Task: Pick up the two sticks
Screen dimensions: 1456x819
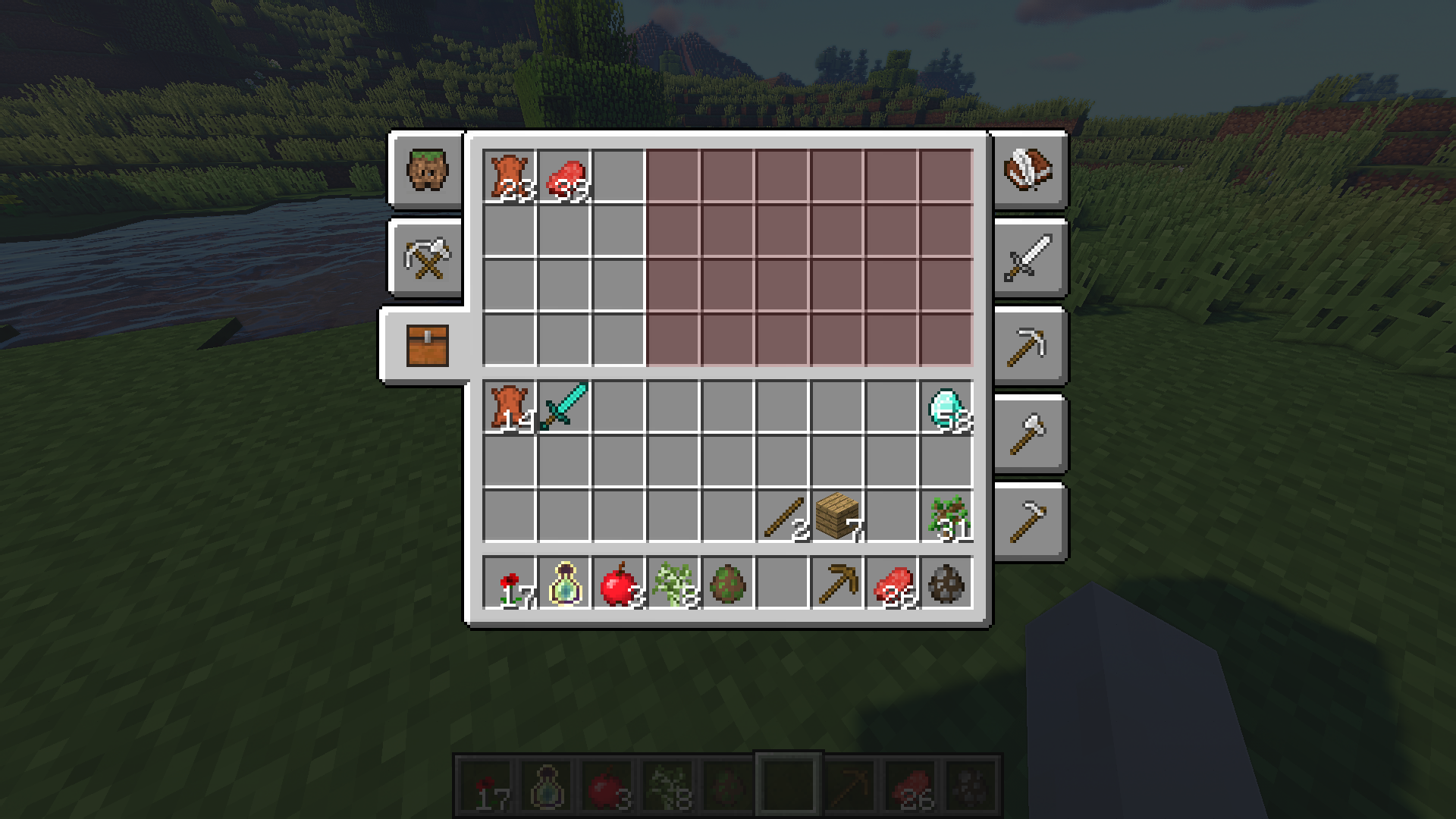Action: [x=783, y=517]
